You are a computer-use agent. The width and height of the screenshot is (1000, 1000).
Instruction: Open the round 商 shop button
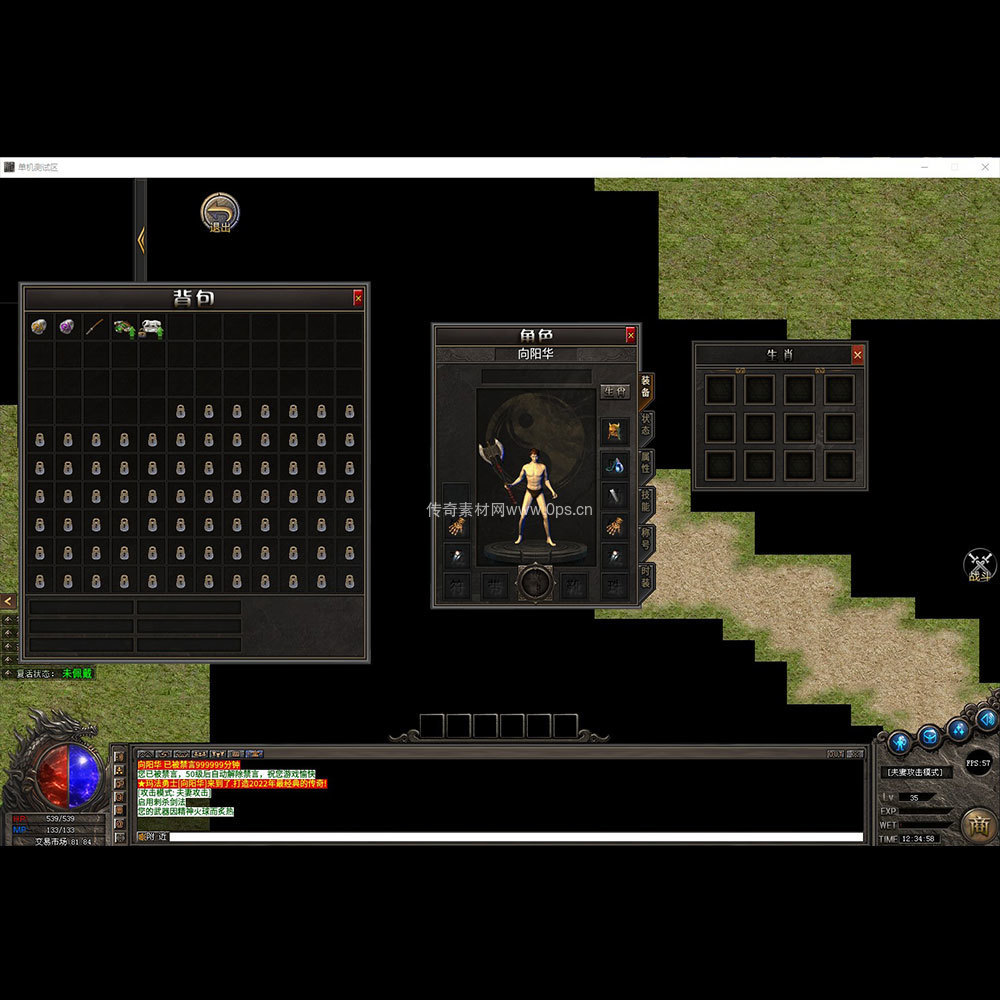tap(979, 826)
